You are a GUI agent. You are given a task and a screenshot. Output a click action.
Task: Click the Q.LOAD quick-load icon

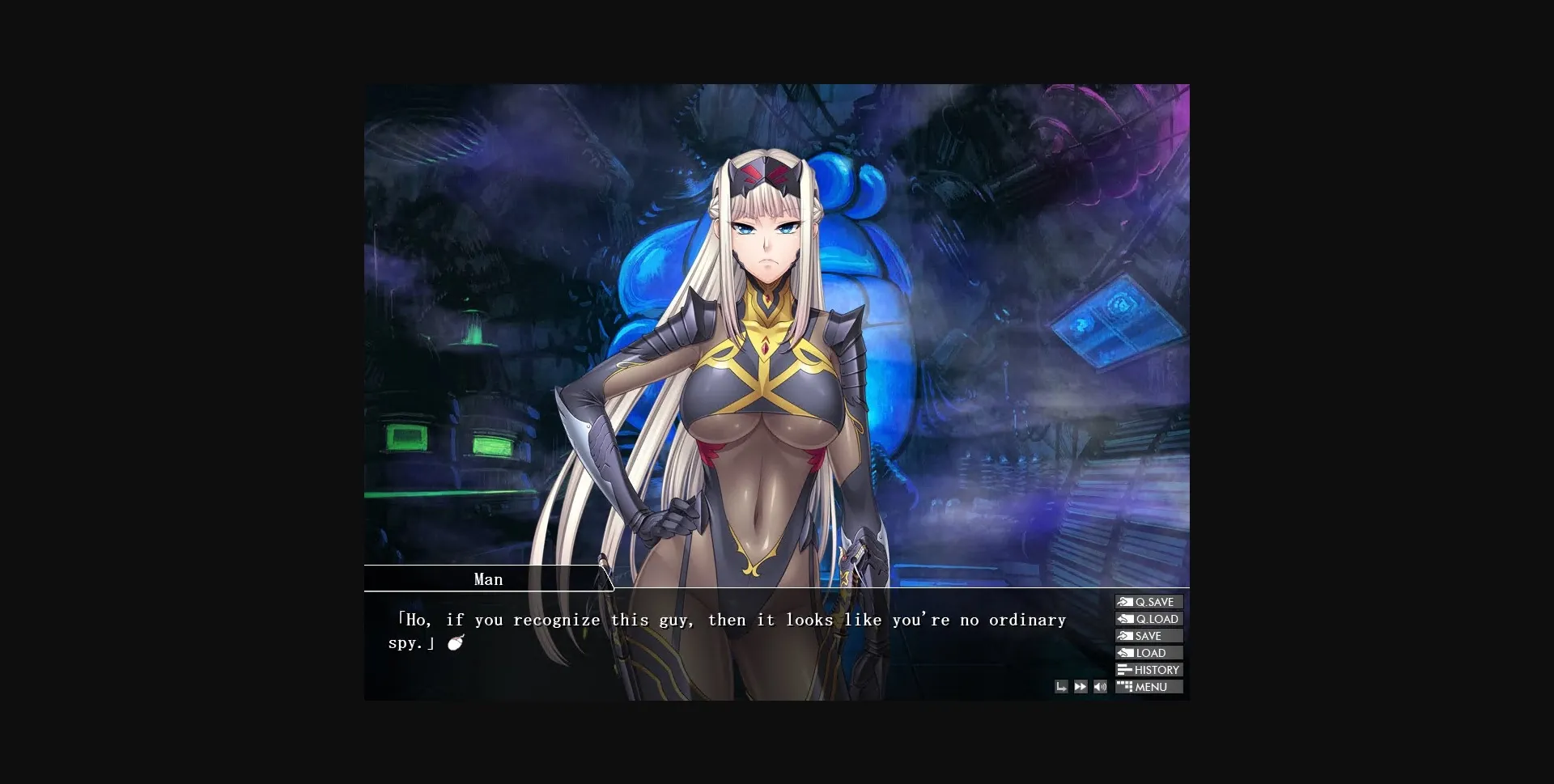tap(1125, 618)
